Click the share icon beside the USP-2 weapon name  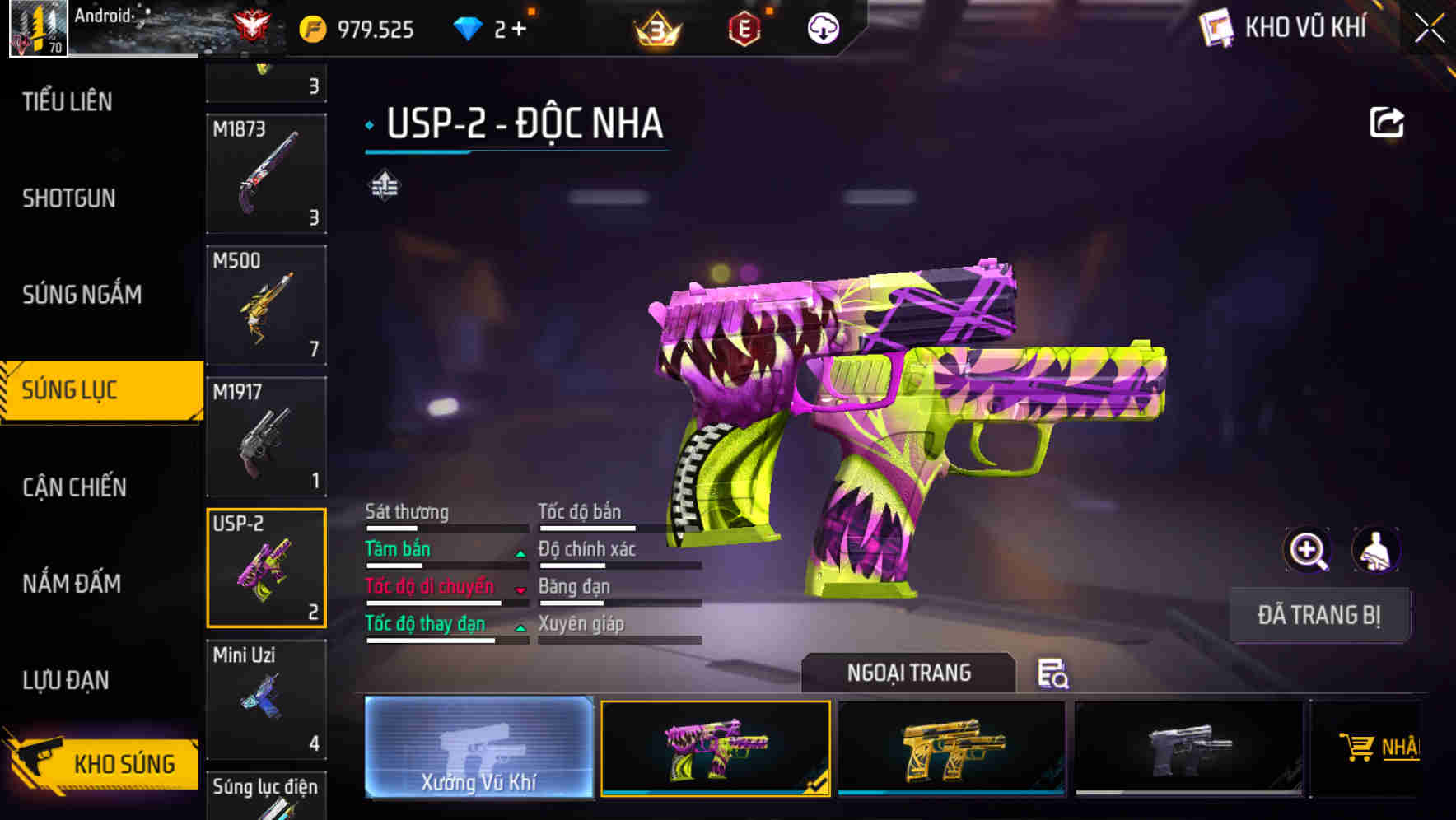click(x=1388, y=122)
